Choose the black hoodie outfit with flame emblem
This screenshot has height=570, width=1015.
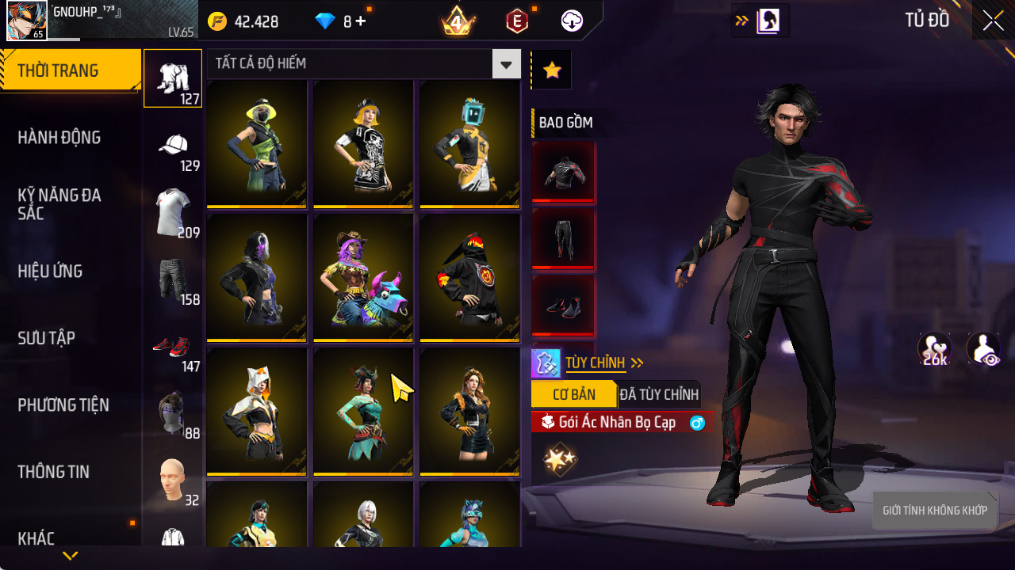(x=469, y=276)
